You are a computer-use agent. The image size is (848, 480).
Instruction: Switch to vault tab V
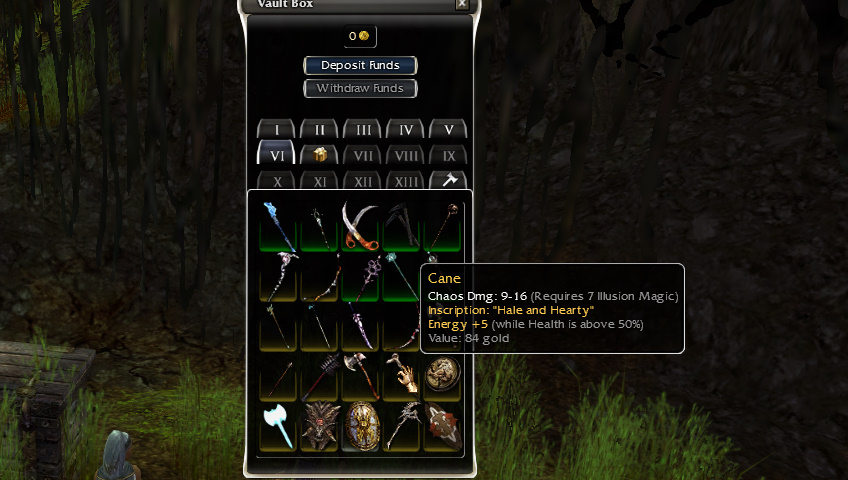pyautogui.click(x=449, y=130)
